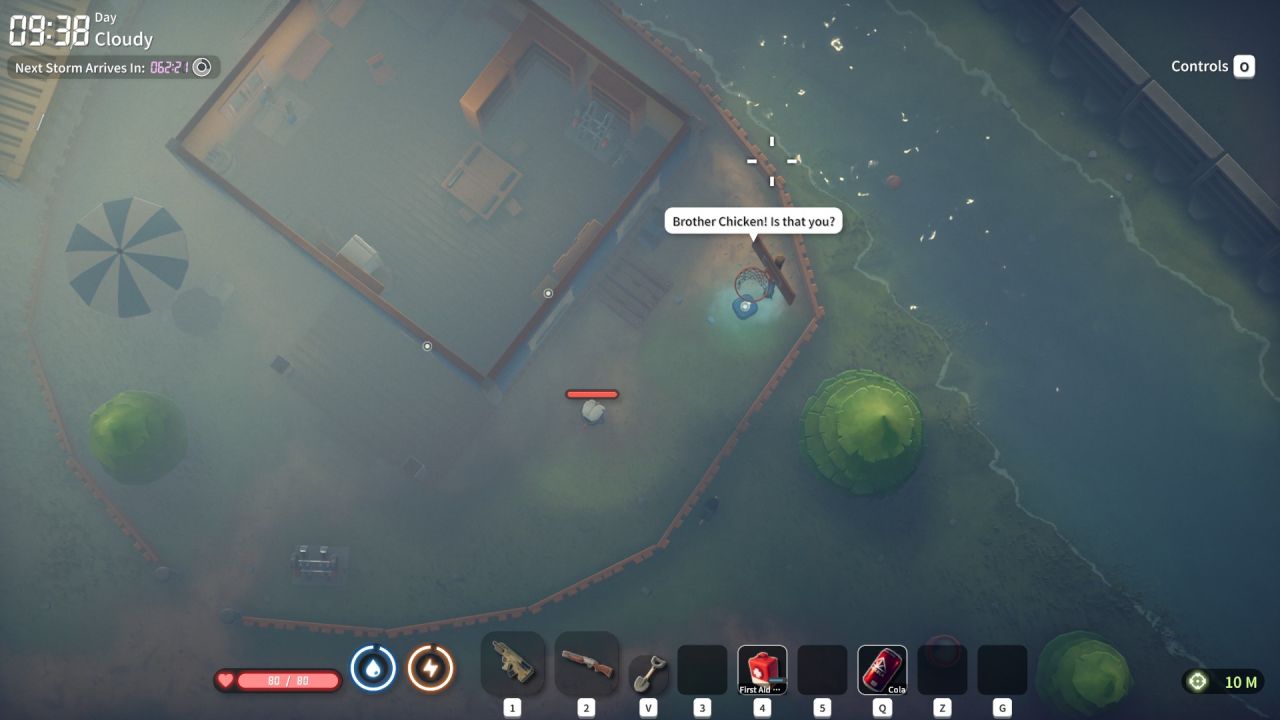1280x720 pixels.
Task: Click the circular storm timer icon
Action: point(202,67)
